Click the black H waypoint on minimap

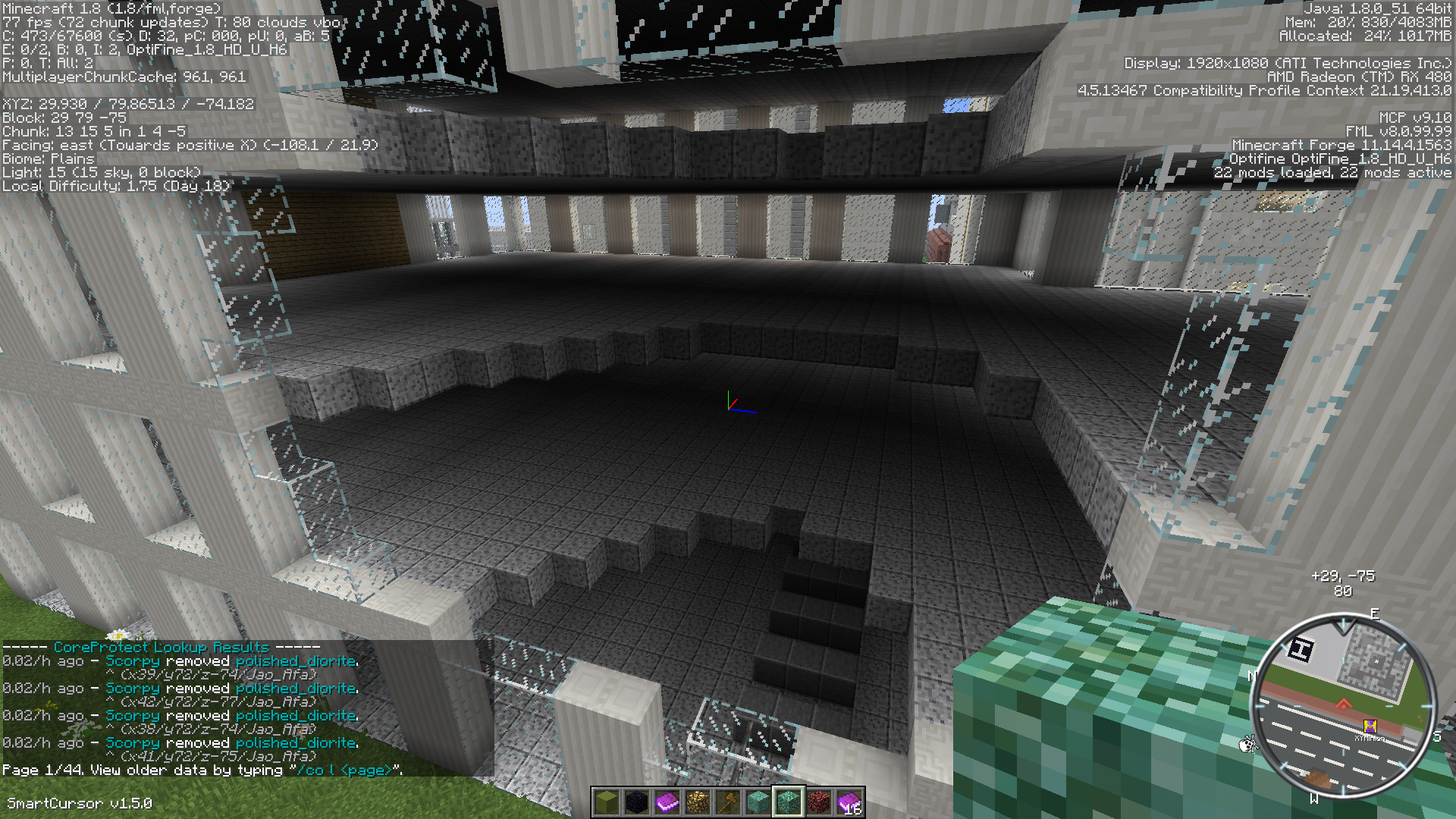pyautogui.click(x=1301, y=649)
